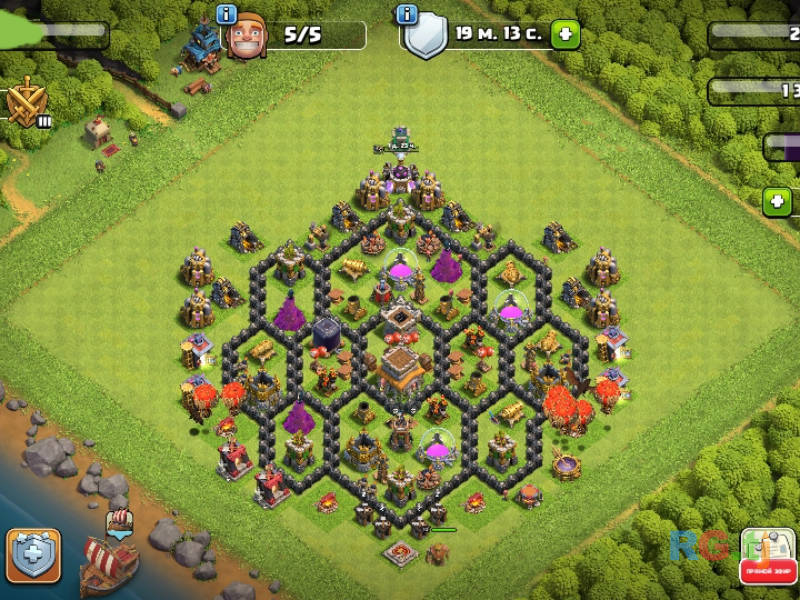800x600 pixels.
Task: Tap the shield icon
Action: [427, 37]
